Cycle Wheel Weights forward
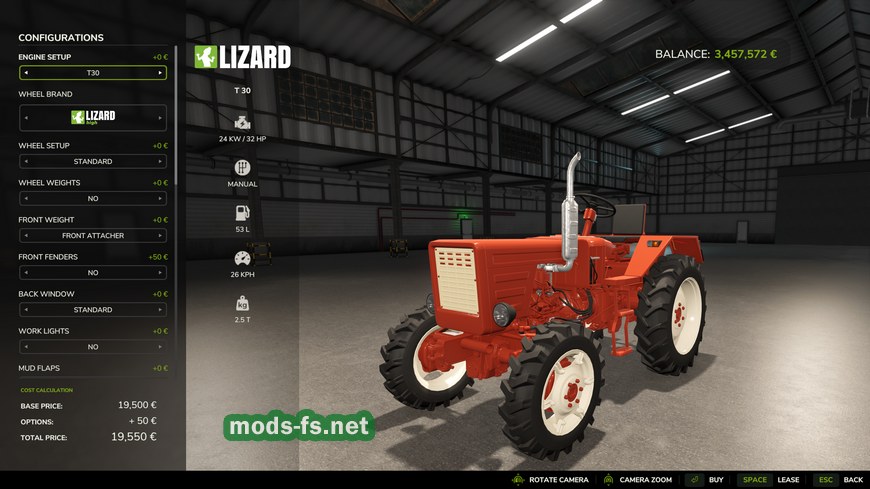 pyautogui.click(x=160, y=198)
